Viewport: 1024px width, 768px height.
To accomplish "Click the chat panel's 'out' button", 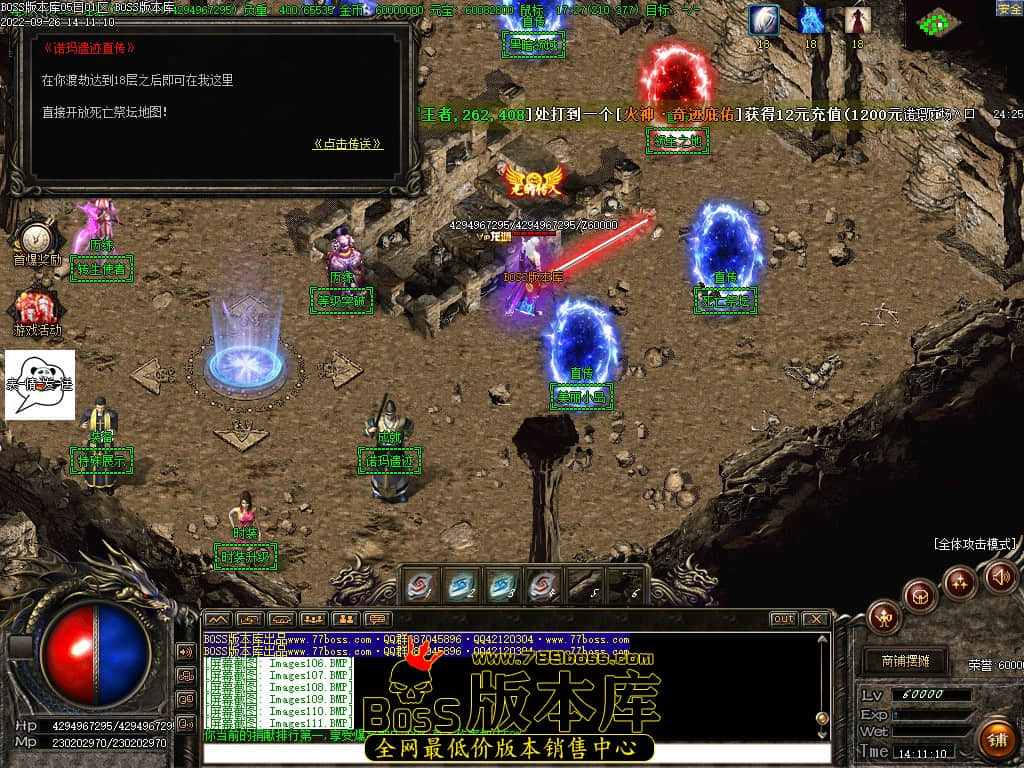I will tap(783, 619).
